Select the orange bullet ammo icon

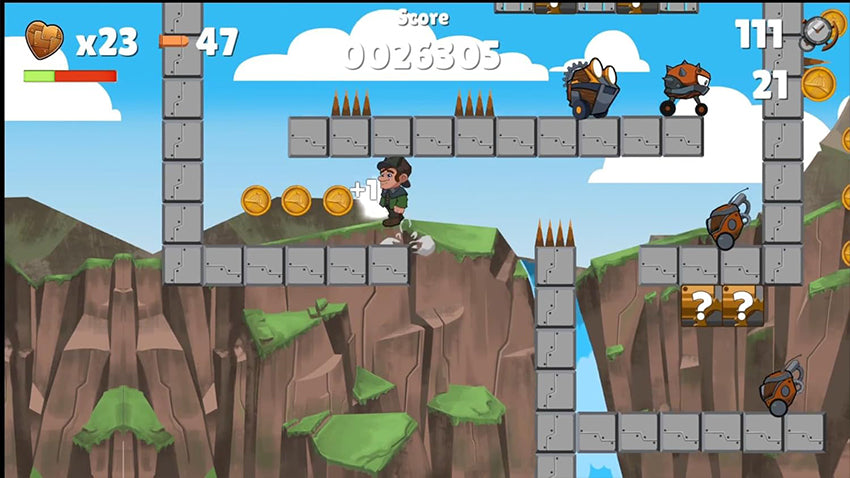click(x=173, y=41)
